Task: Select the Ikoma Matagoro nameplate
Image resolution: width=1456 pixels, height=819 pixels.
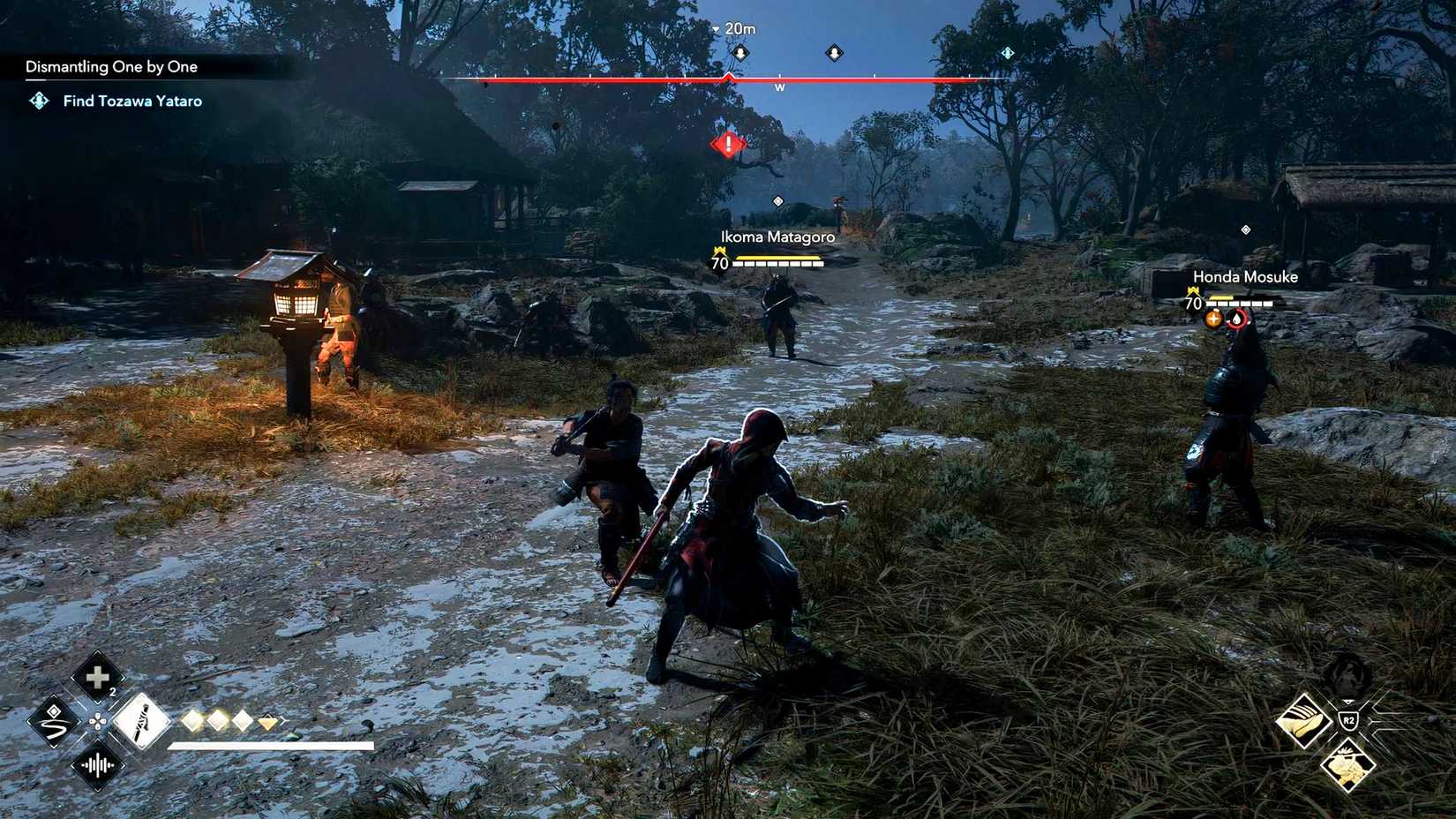Action: [x=778, y=237]
